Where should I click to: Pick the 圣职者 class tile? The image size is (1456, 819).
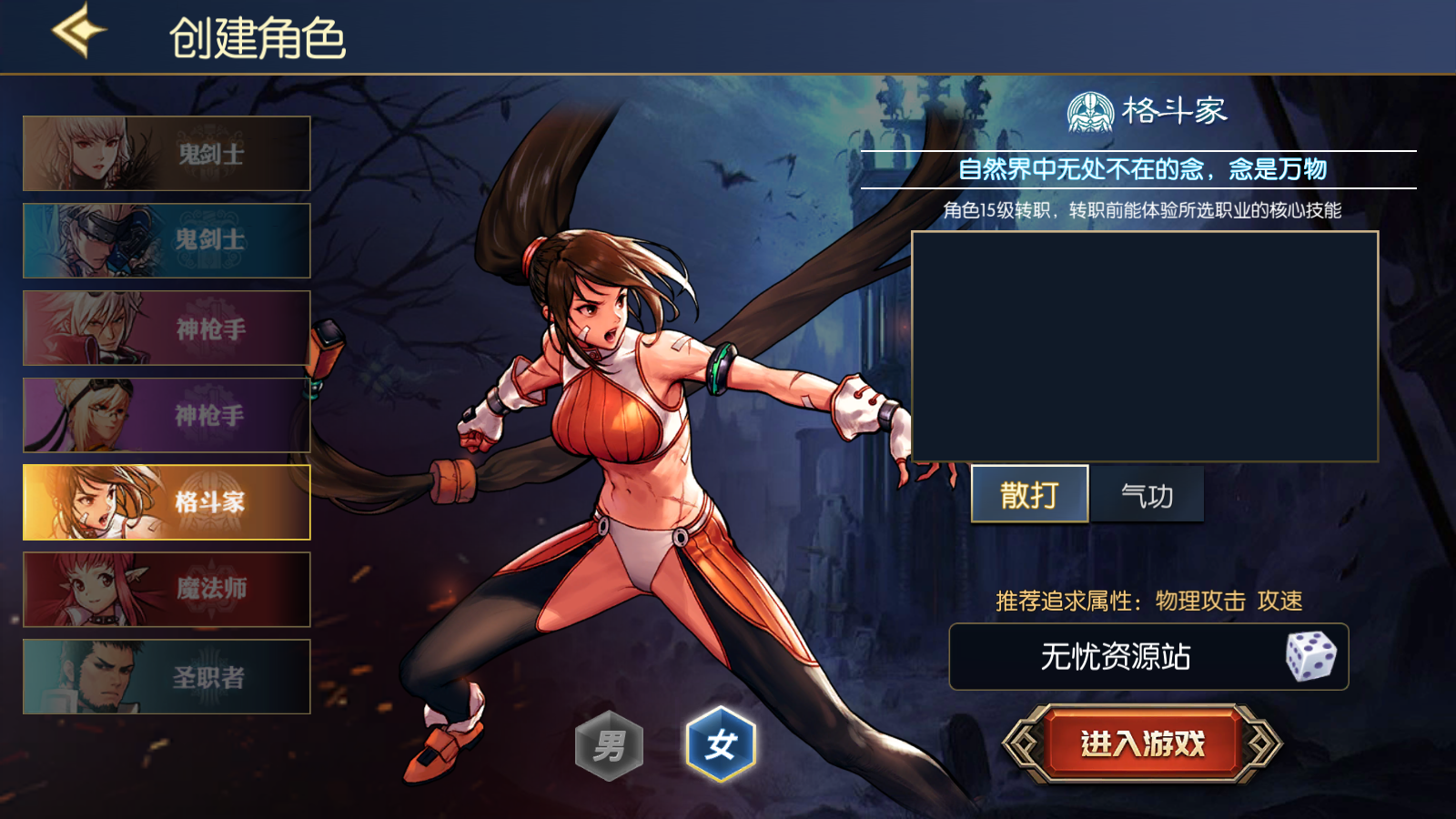pos(167,677)
